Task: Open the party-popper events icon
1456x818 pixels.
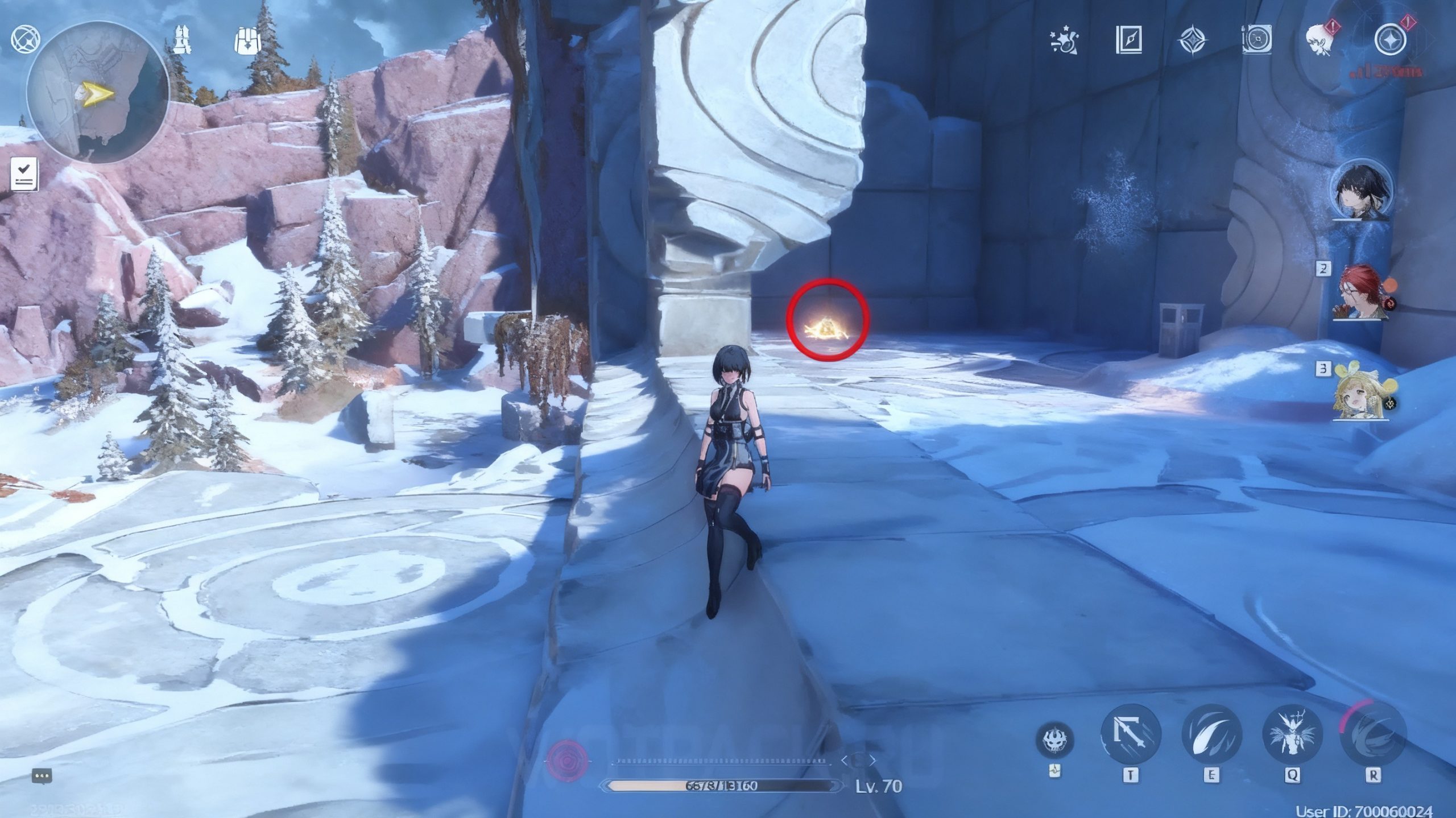Action: 1064,40
